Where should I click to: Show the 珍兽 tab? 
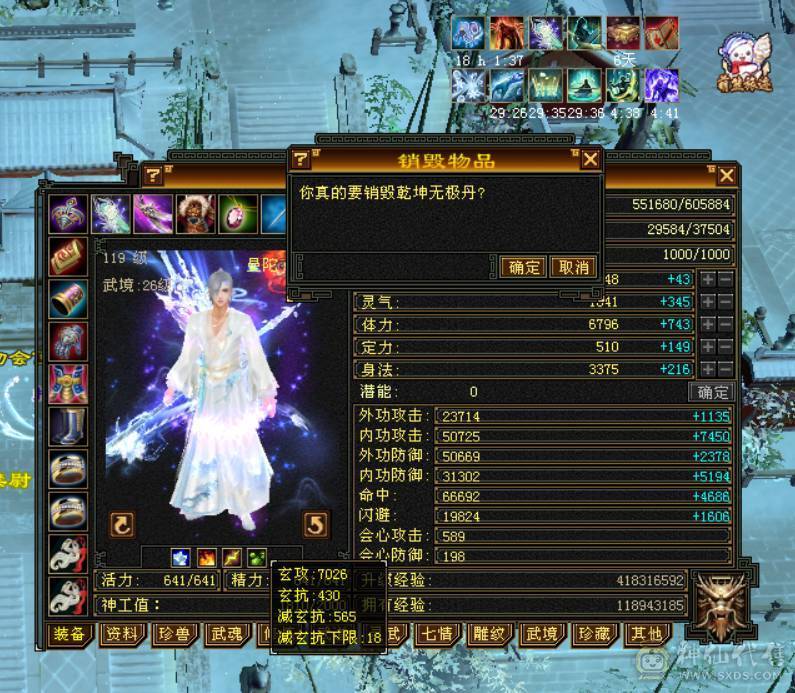(x=175, y=634)
